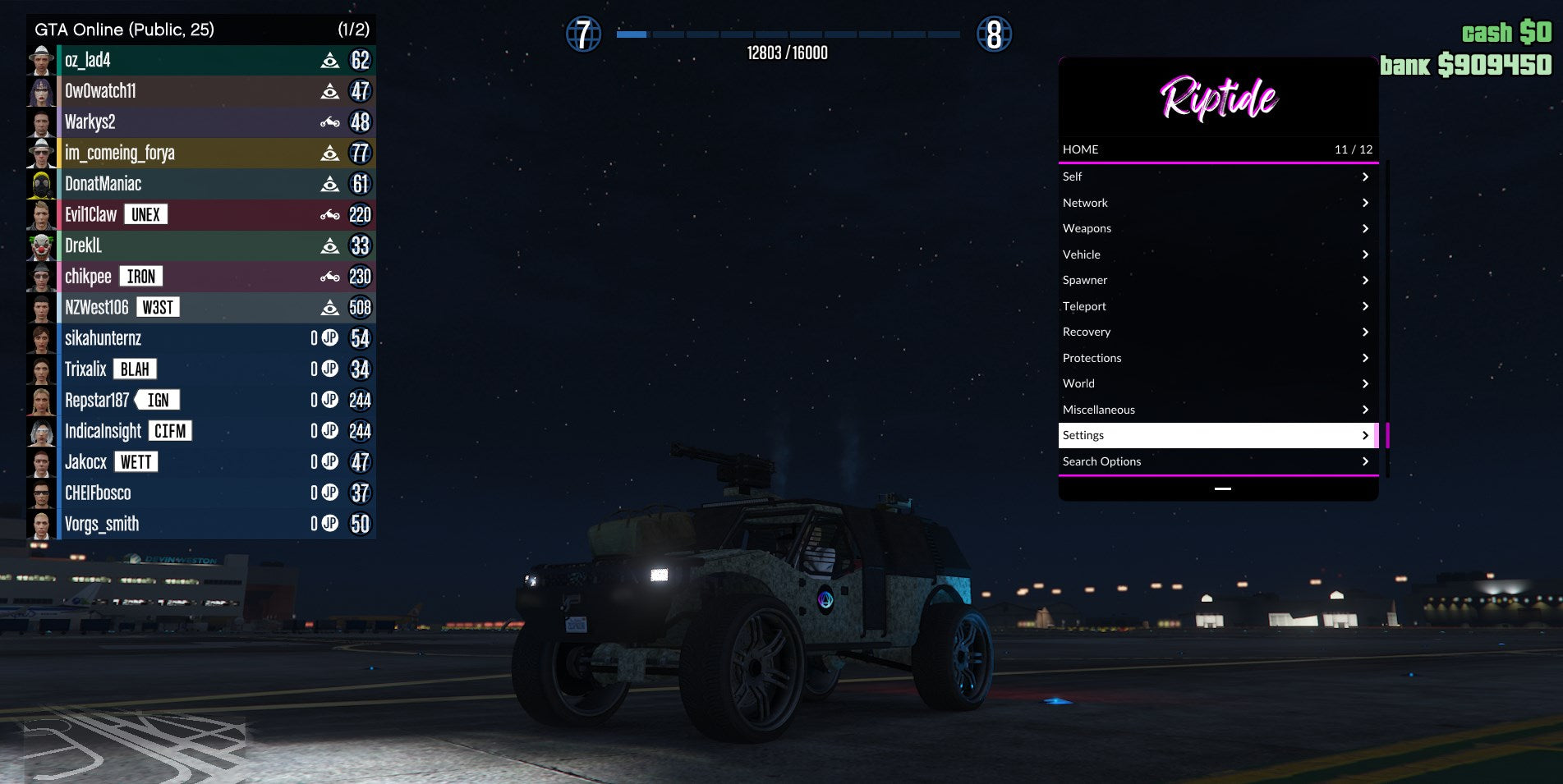Viewport: 1563px width, 784px height.
Task: Choose the Vehicle menu entry
Action: [x=1217, y=254]
